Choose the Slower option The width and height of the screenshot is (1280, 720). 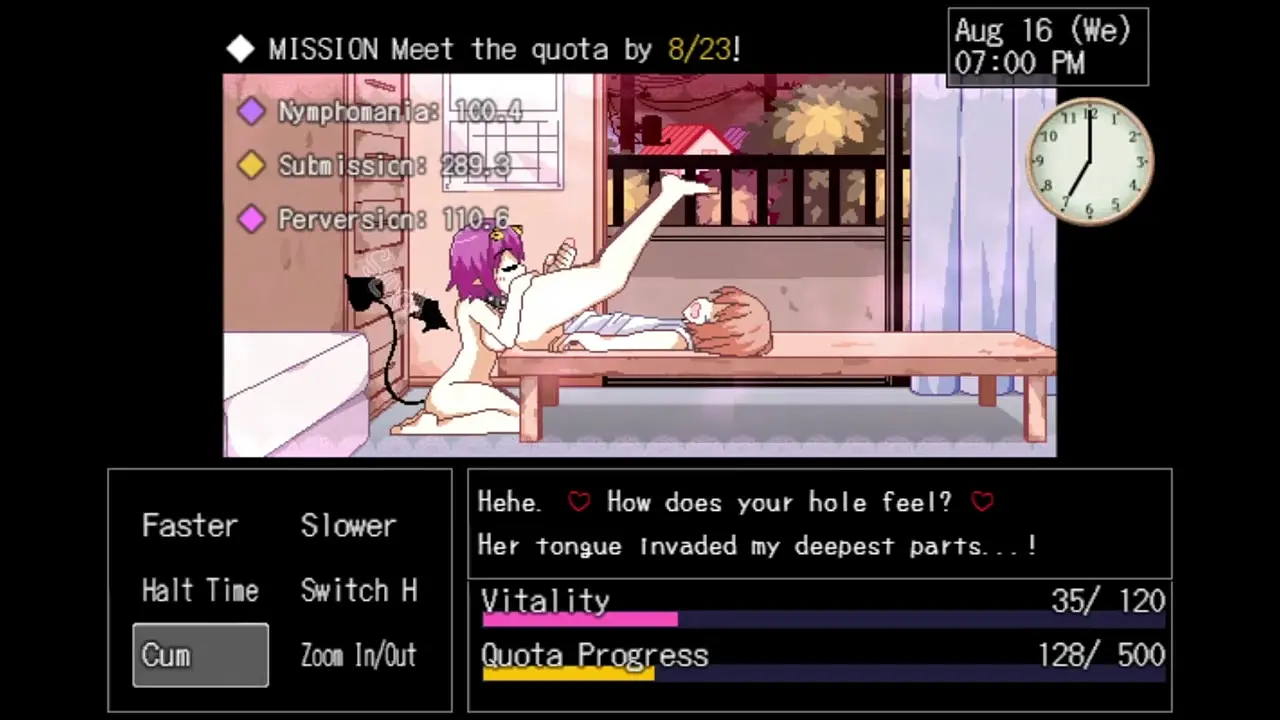348,526
